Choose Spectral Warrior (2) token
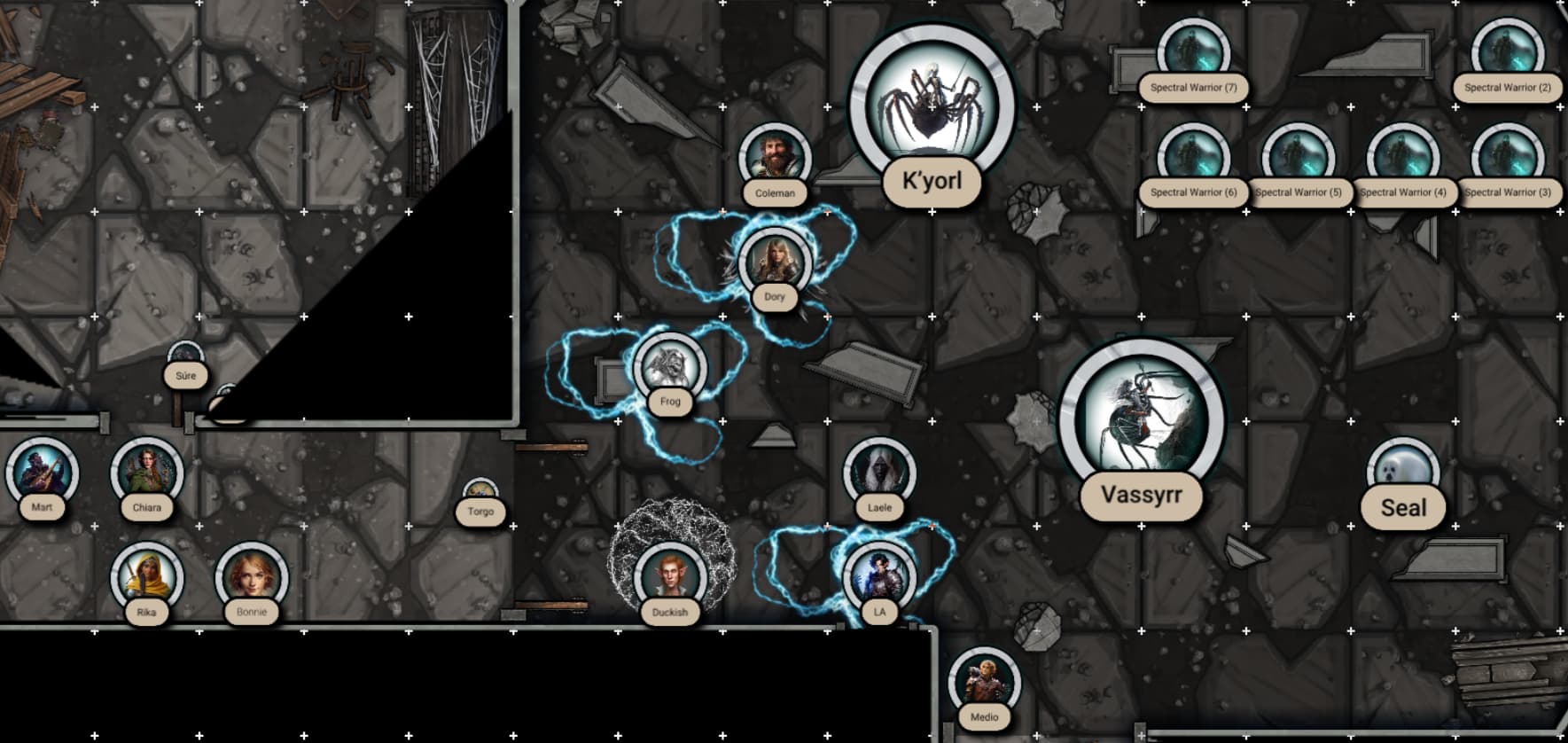1568x743 pixels. coord(1507,53)
